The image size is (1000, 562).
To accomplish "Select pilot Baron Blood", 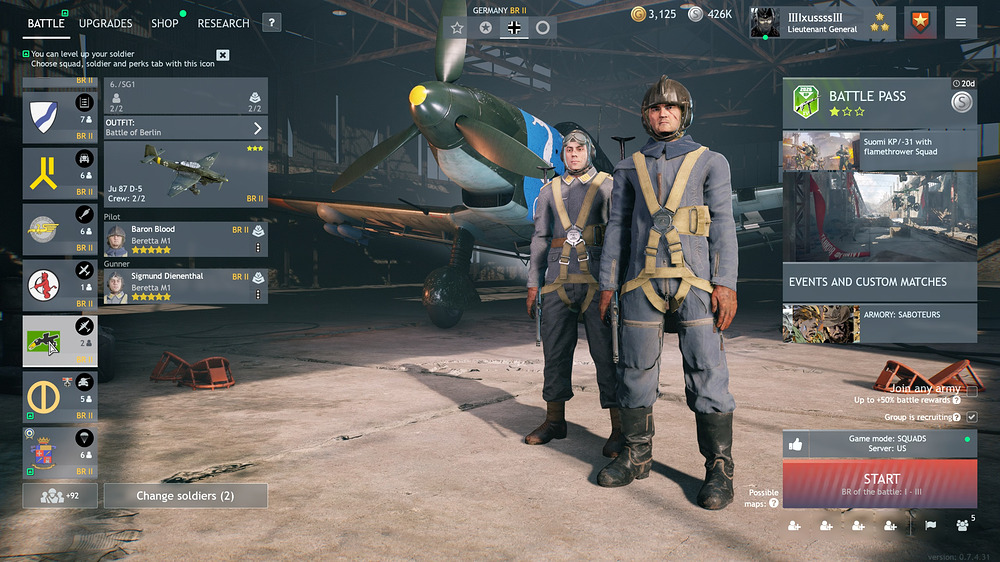I will pos(186,239).
